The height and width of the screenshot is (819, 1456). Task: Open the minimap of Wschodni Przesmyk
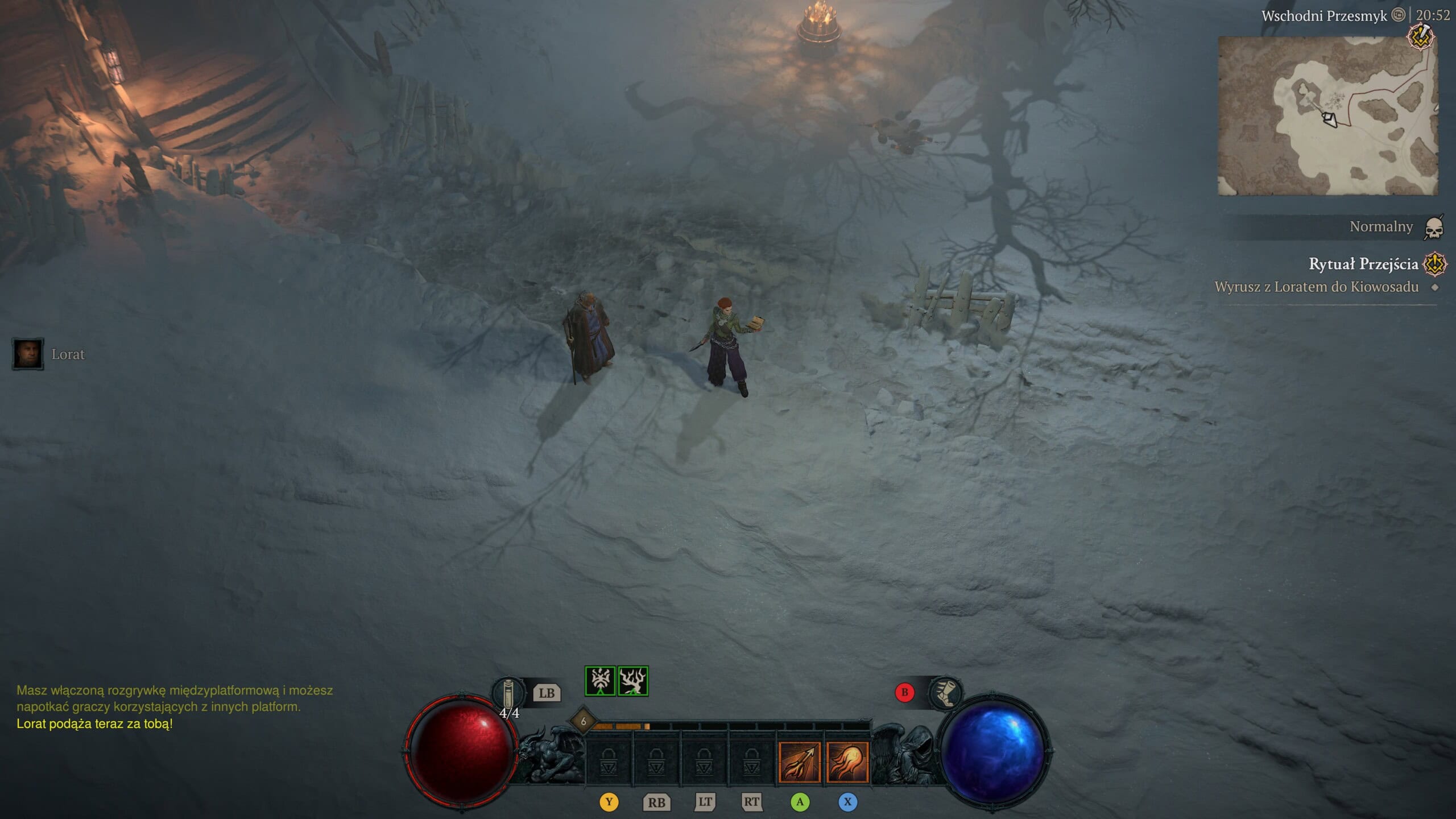click(1327, 116)
